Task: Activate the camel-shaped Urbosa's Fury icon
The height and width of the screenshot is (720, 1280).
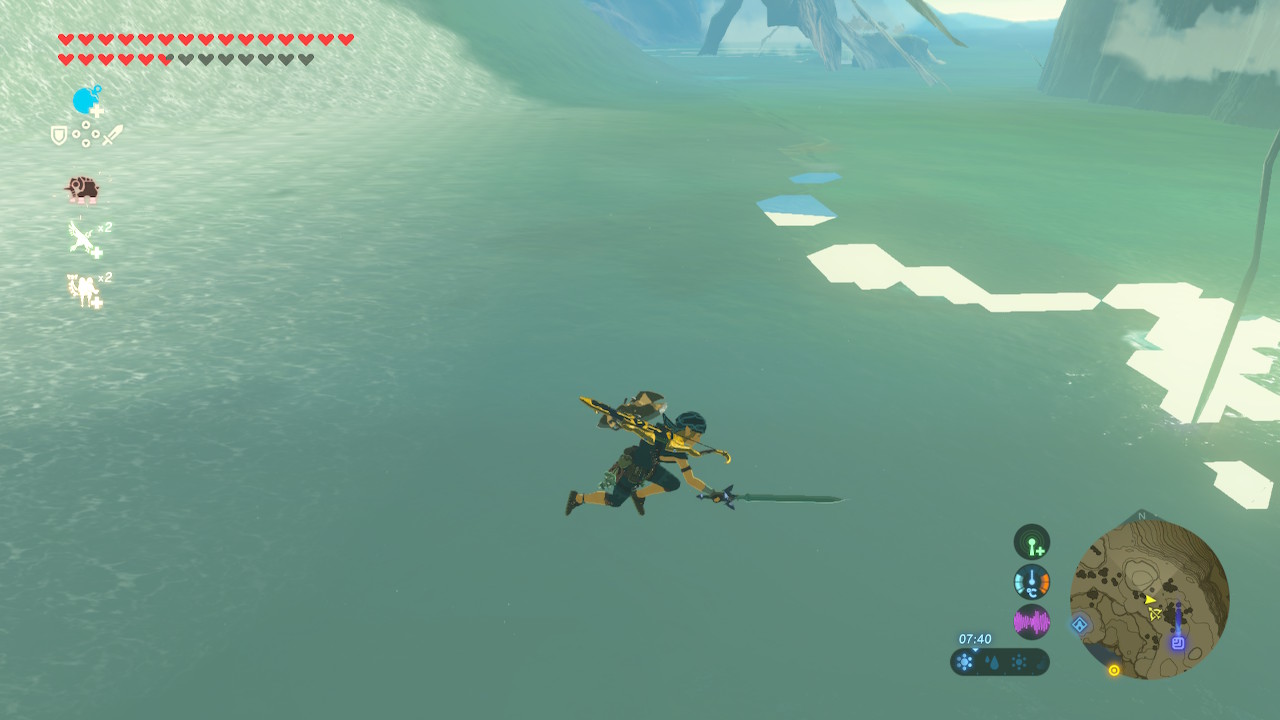Action: [x=82, y=290]
